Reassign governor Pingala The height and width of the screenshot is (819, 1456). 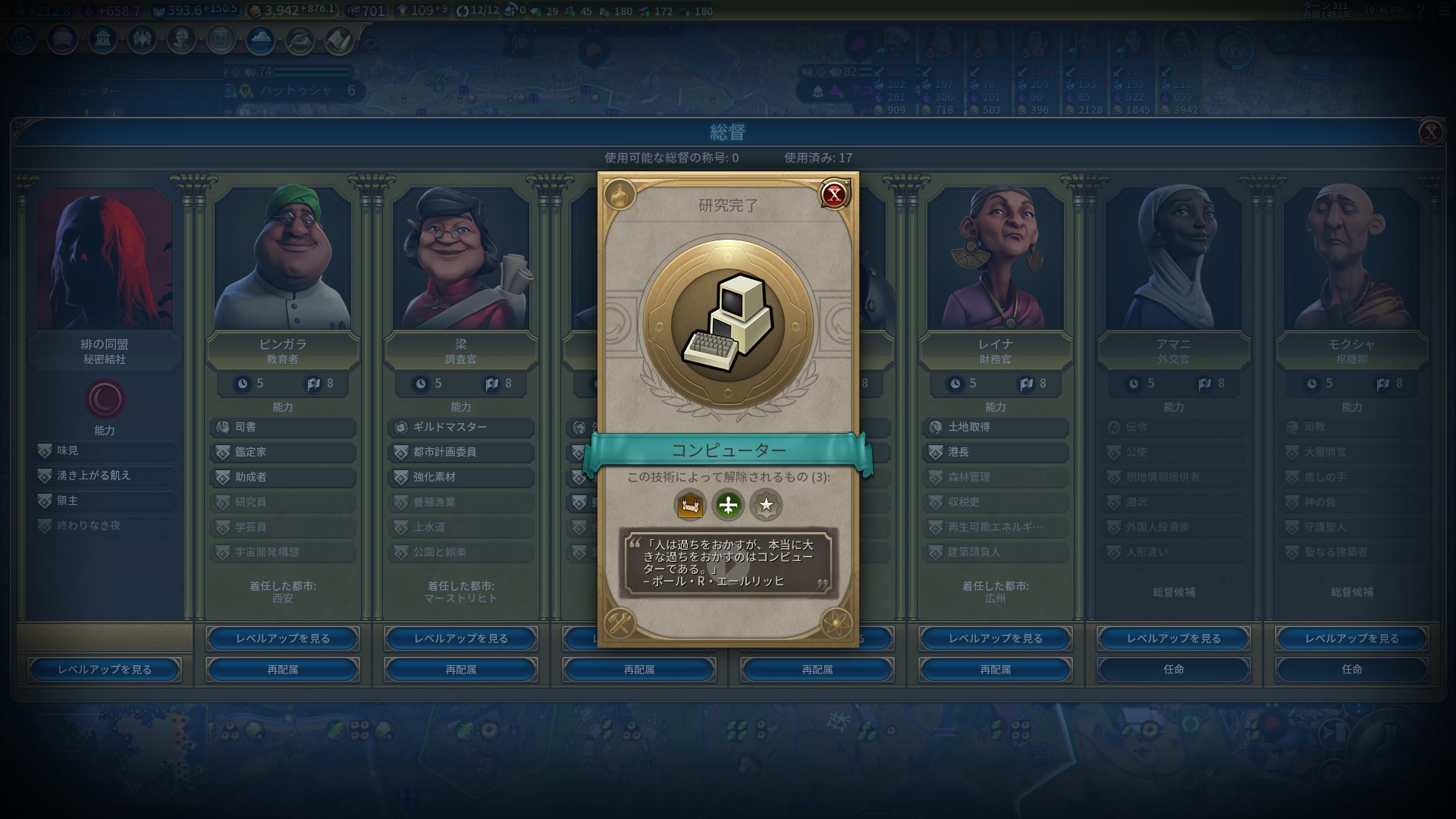(283, 670)
